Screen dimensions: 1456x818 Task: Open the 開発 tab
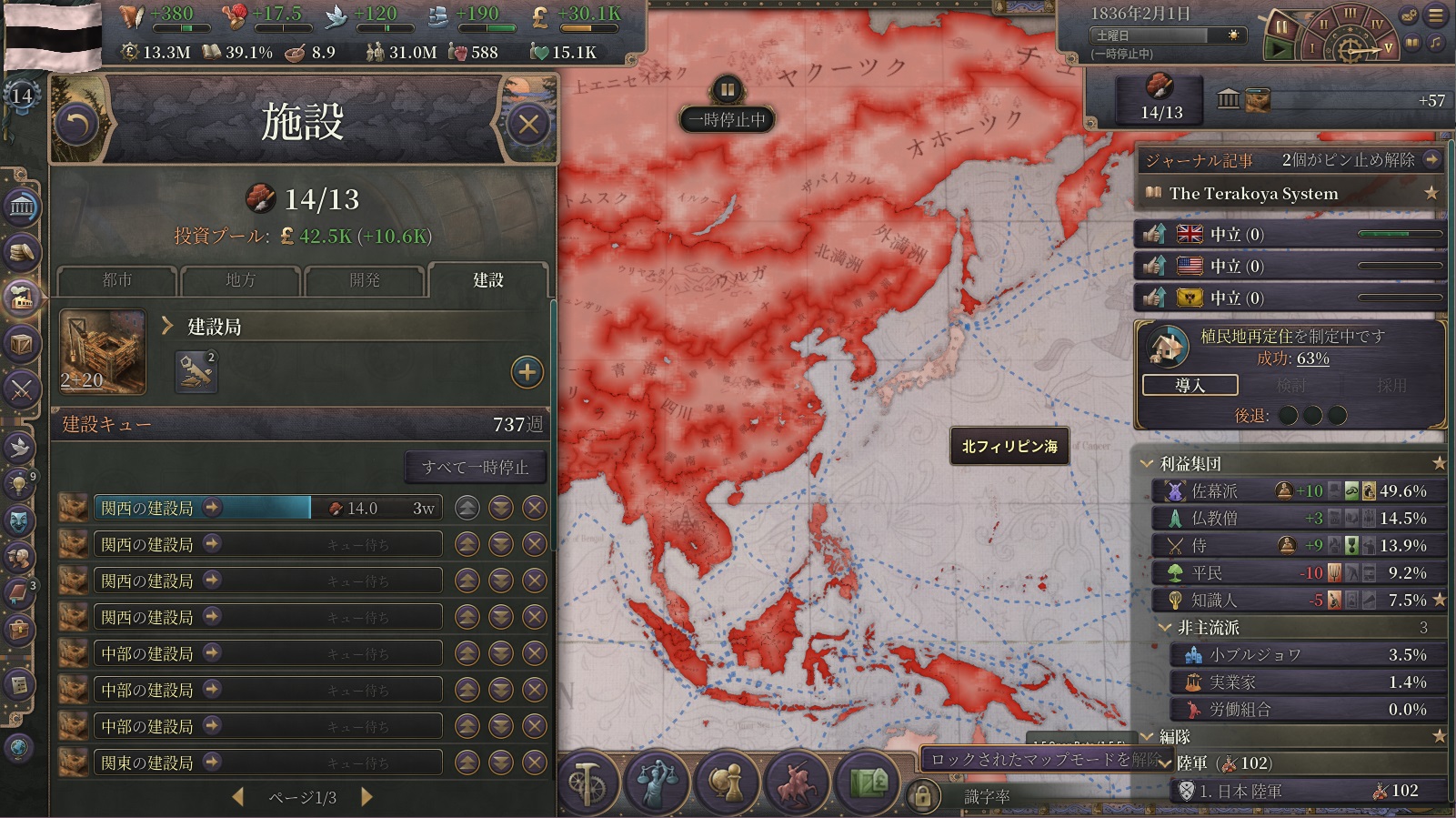pyautogui.click(x=364, y=280)
